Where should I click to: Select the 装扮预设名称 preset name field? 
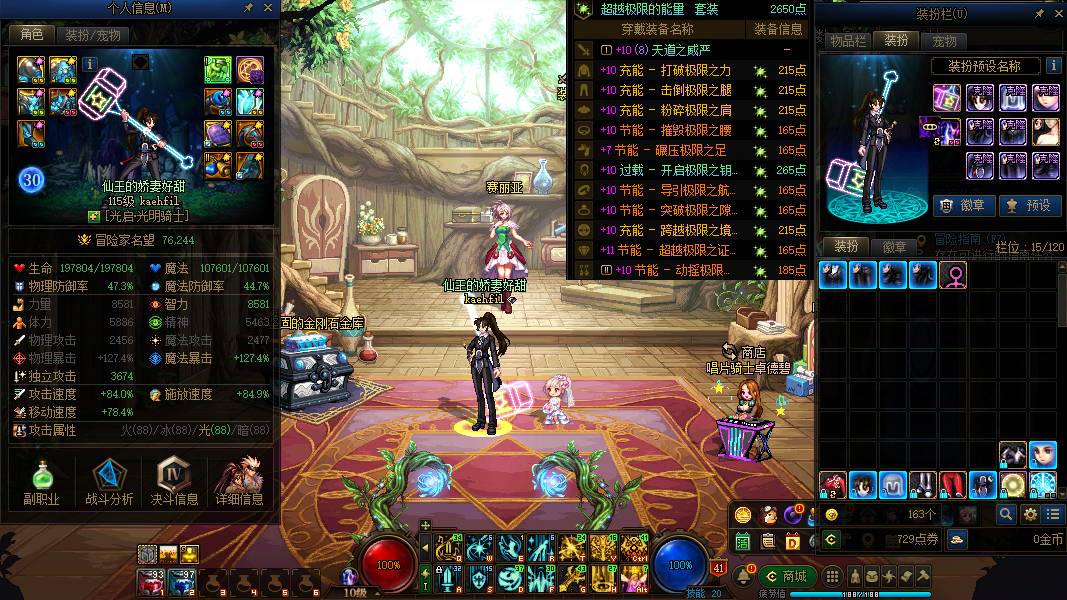(x=982, y=66)
